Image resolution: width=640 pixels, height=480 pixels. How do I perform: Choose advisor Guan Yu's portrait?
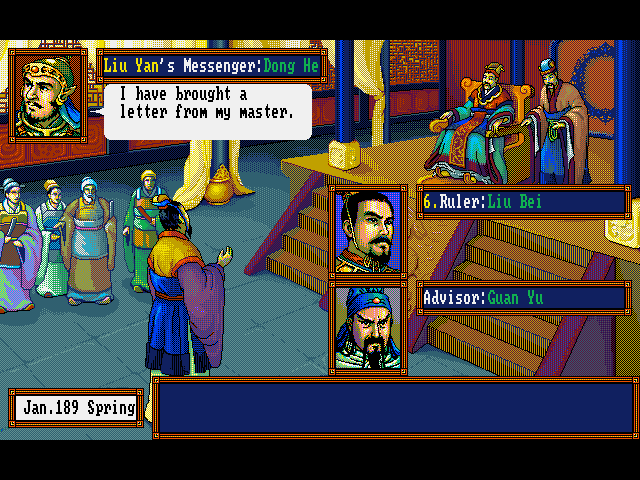pos(368,327)
